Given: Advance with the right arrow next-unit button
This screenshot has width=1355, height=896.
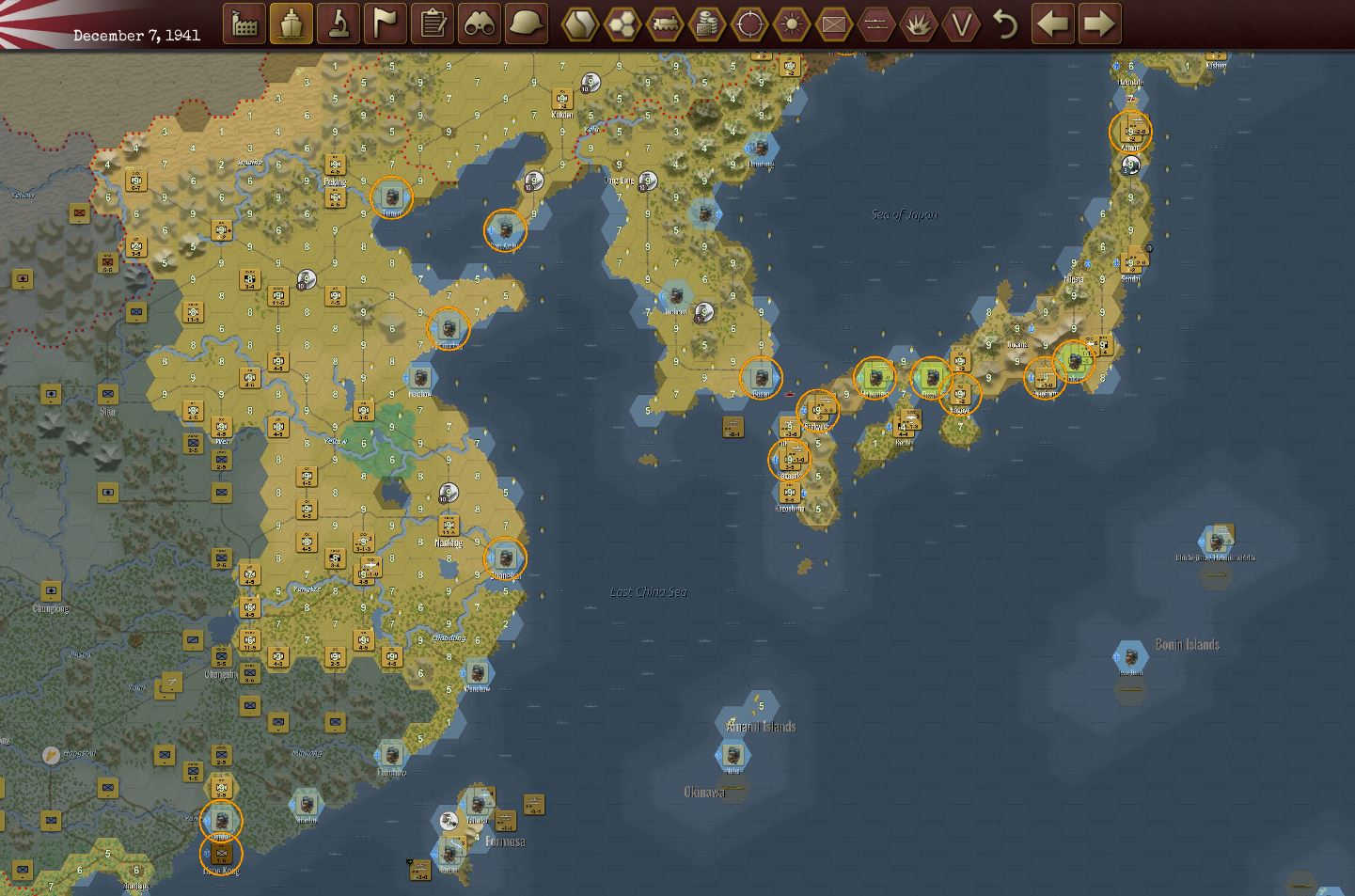Looking at the screenshot, I should [1096, 24].
